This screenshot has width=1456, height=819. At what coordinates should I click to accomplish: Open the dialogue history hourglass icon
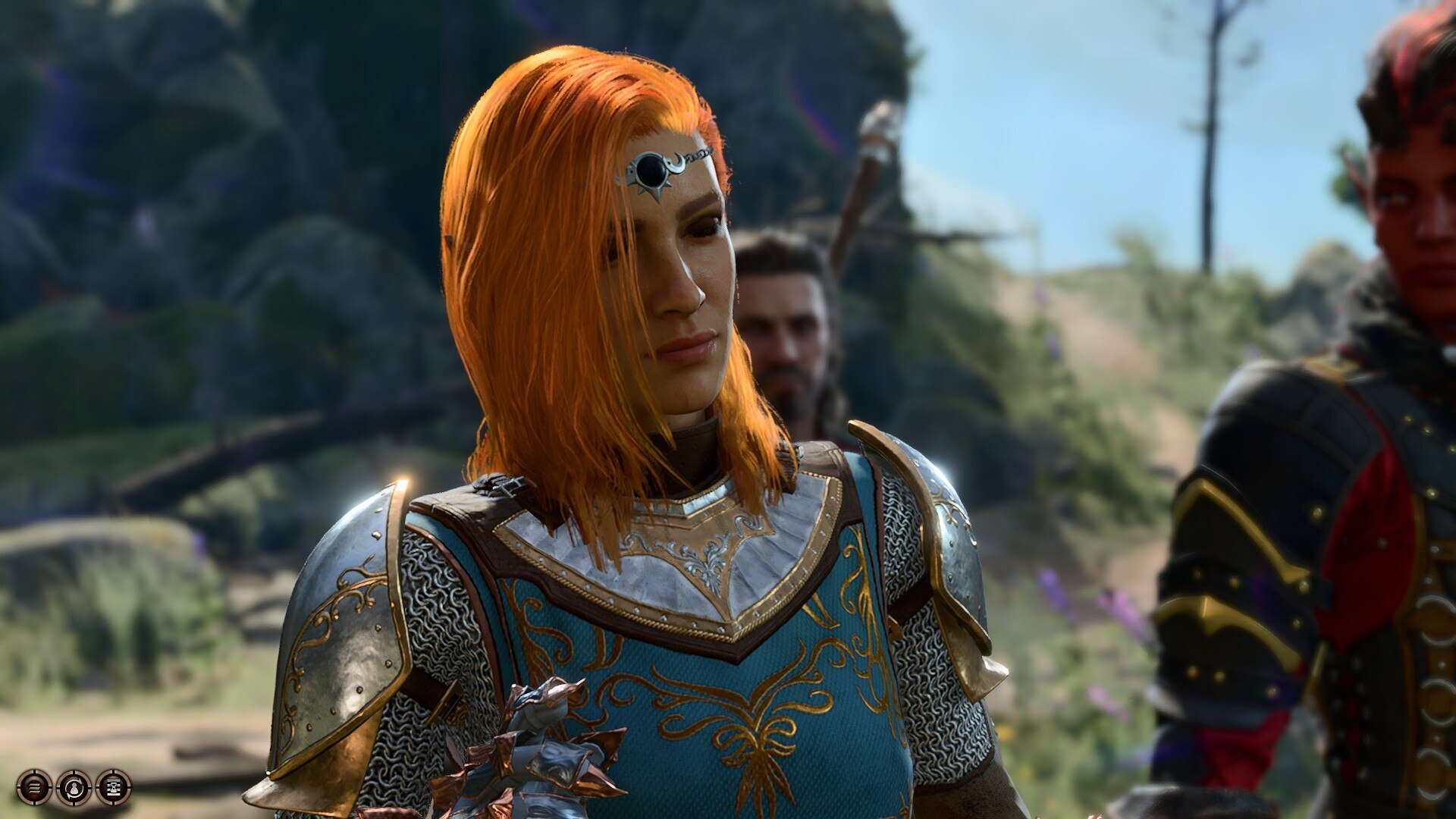click(113, 787)
